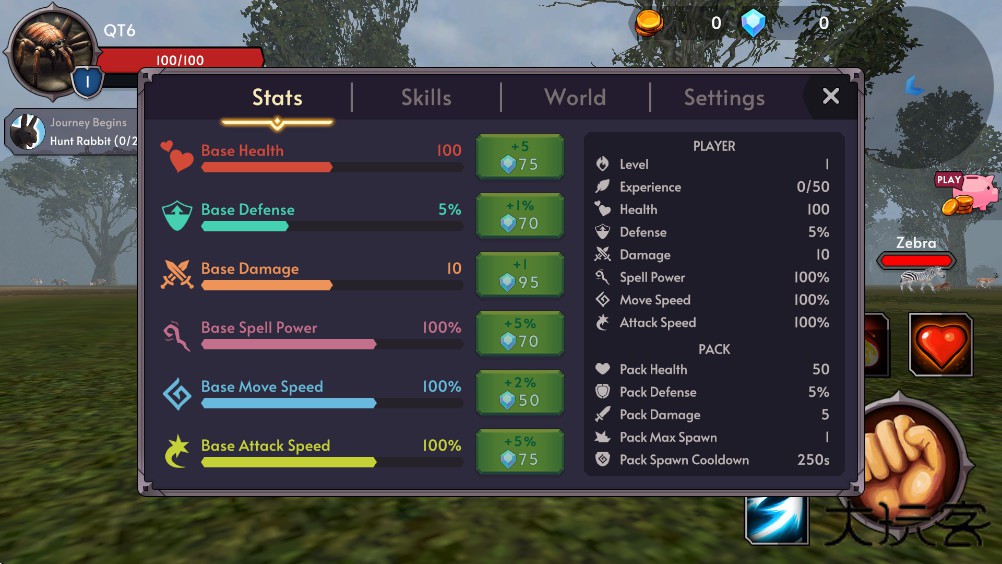Upgrade Base Move Speed for 50 gems
This screenshot has width=1002, height=564.
519,393
